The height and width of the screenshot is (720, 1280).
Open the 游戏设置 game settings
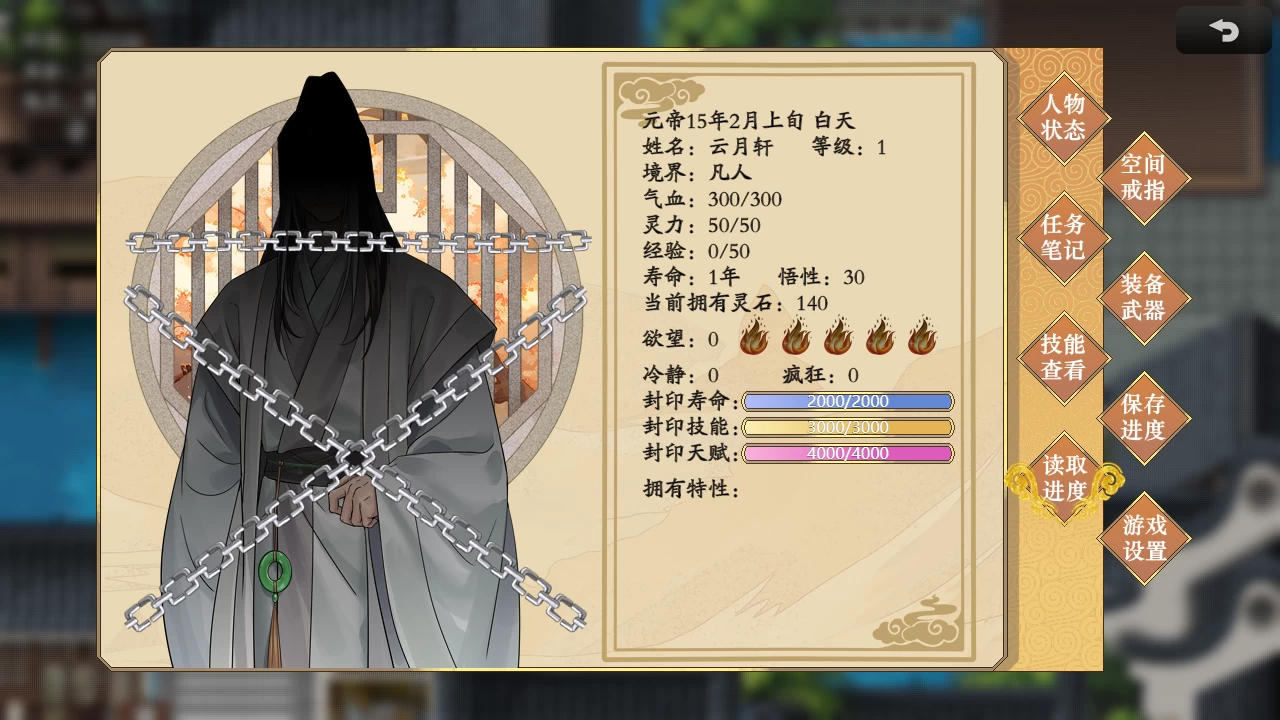coord(1146,537)
